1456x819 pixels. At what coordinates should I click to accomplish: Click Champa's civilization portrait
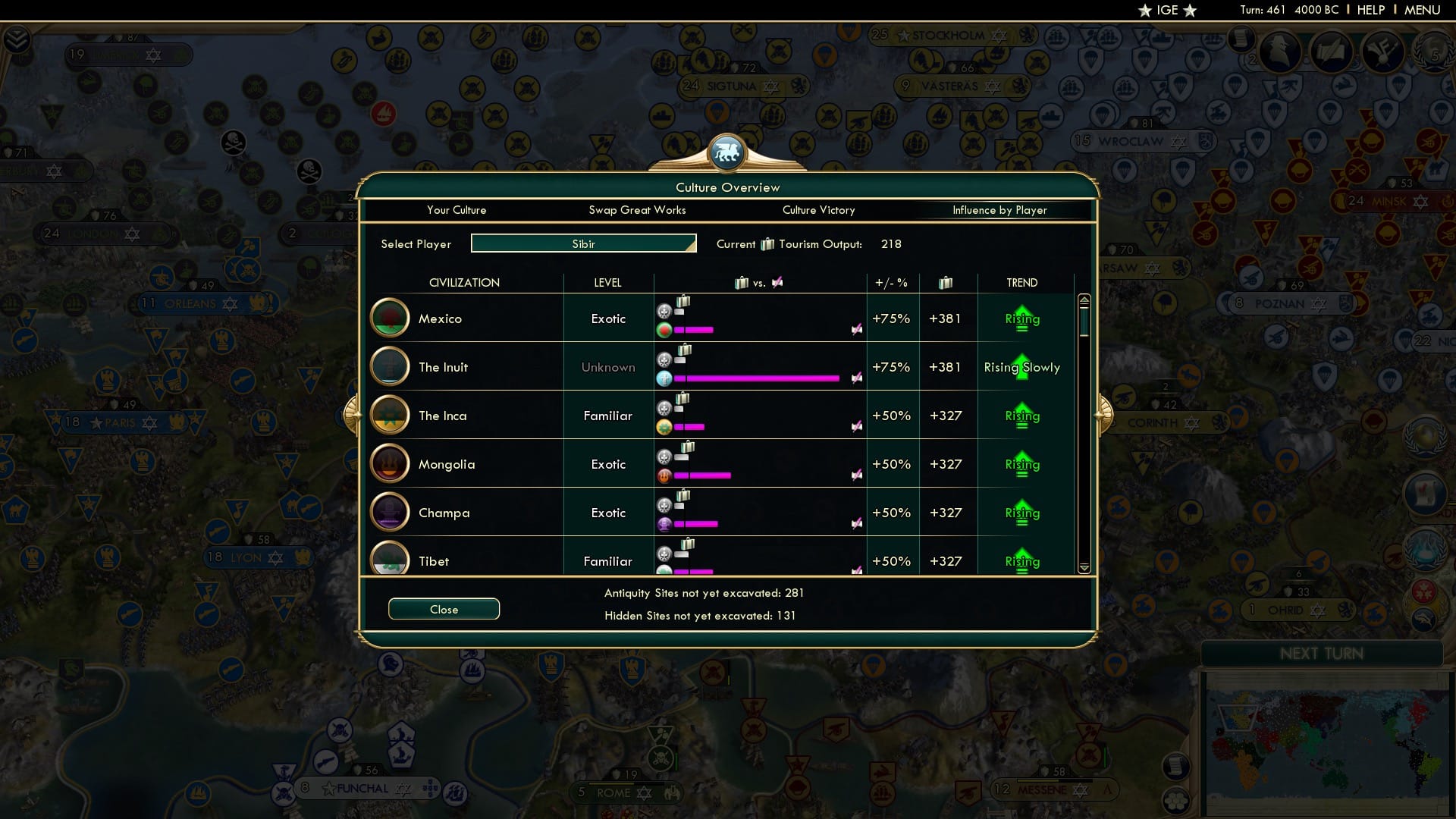click(390, 512)
